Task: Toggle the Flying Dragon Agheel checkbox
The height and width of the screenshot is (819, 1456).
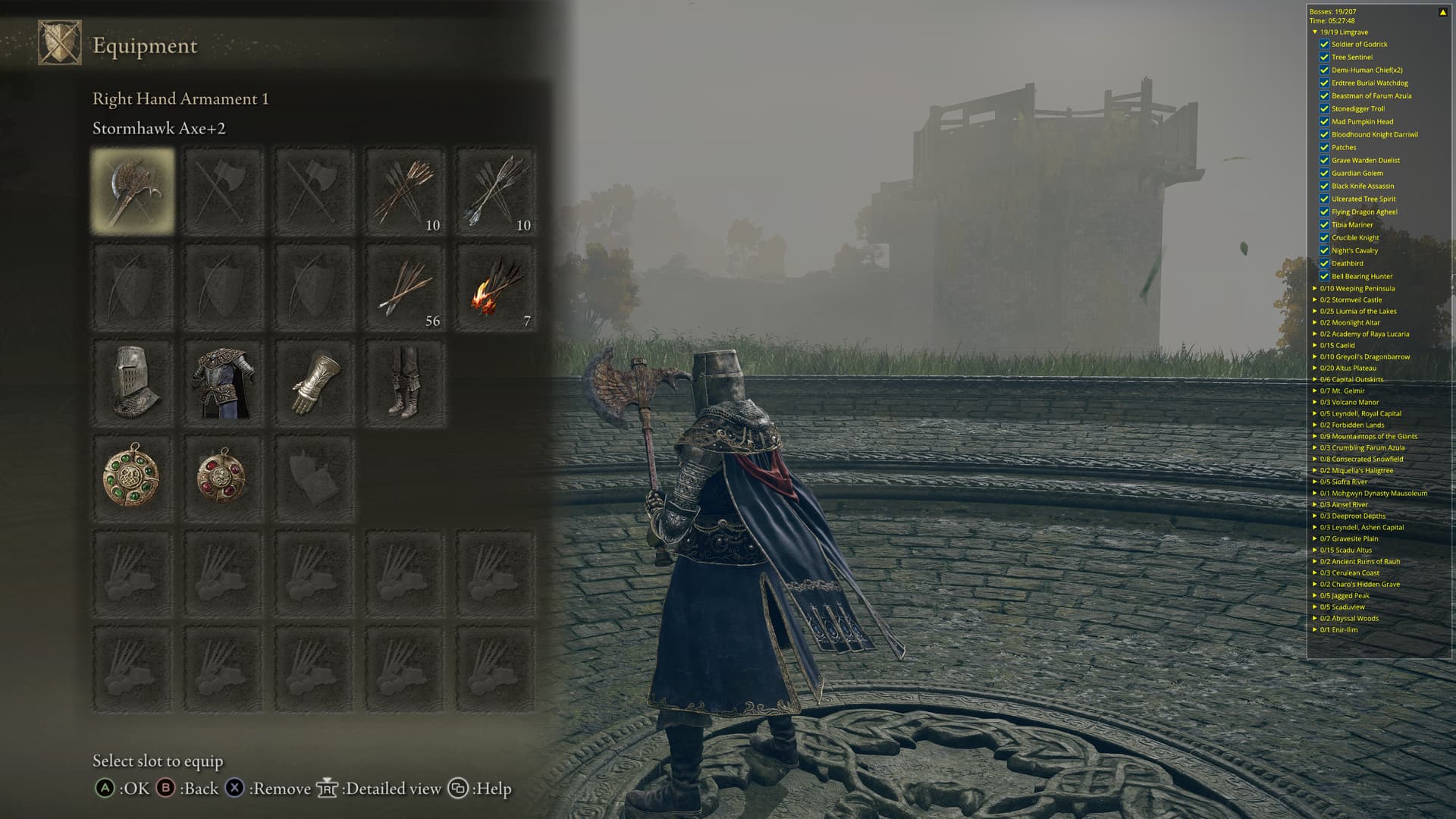Action: point(1324,212)
